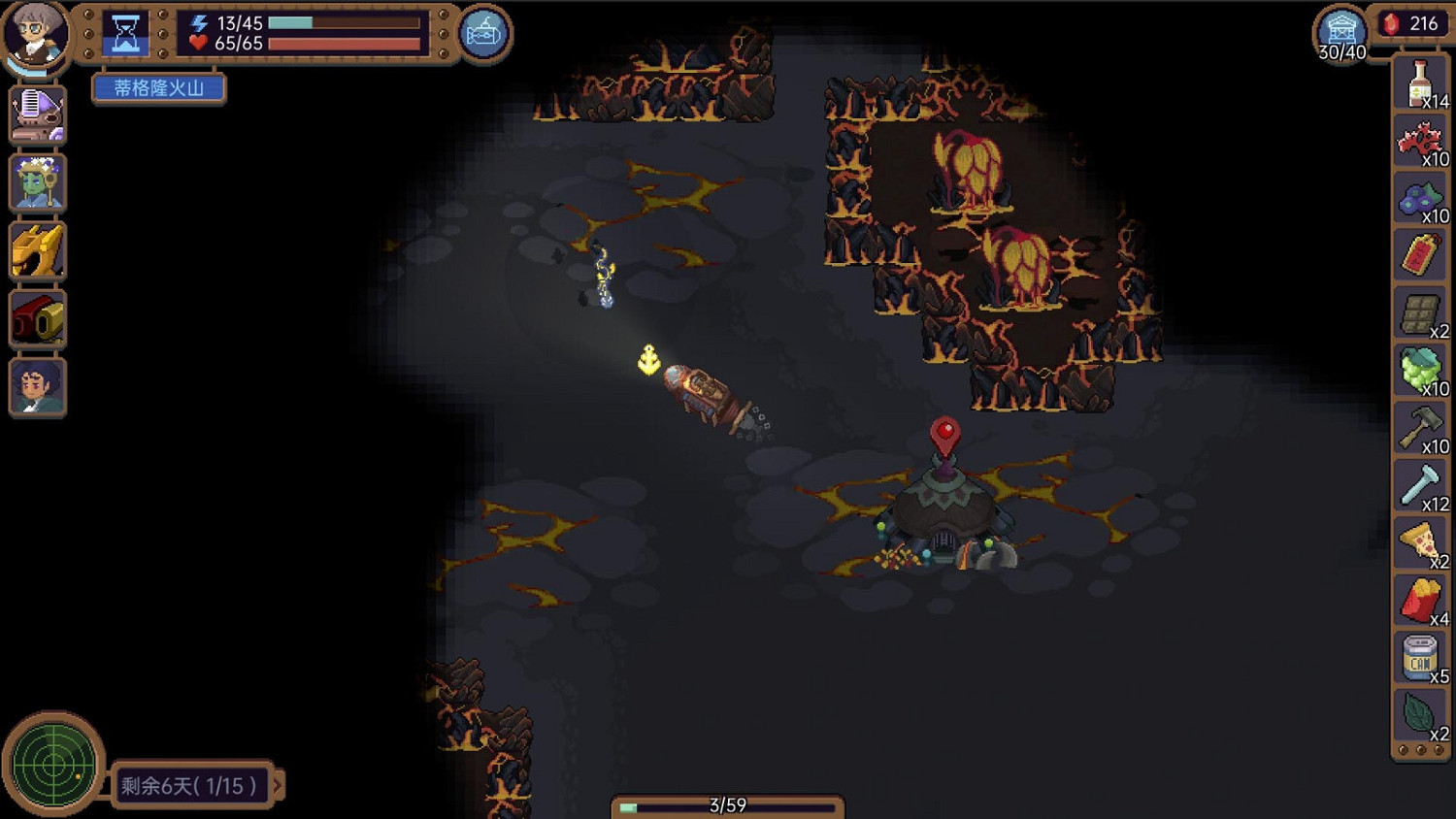Click the 3/59 progress bar at bottom
Viewport: 1456px width, 819px height.
point(726,803)
